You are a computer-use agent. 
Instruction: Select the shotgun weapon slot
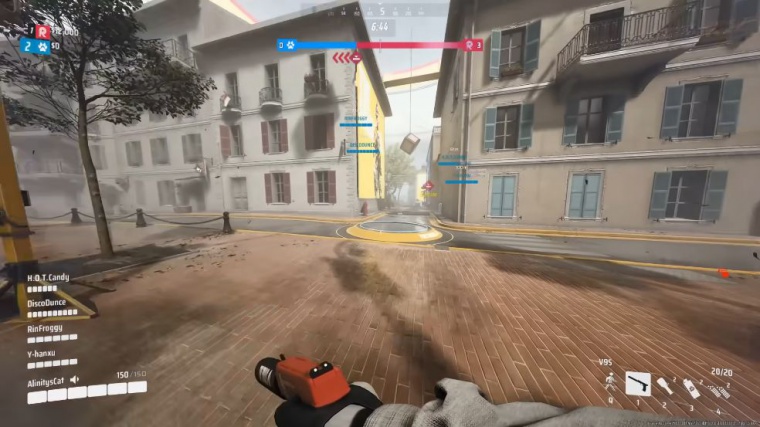tap(638, 383)
